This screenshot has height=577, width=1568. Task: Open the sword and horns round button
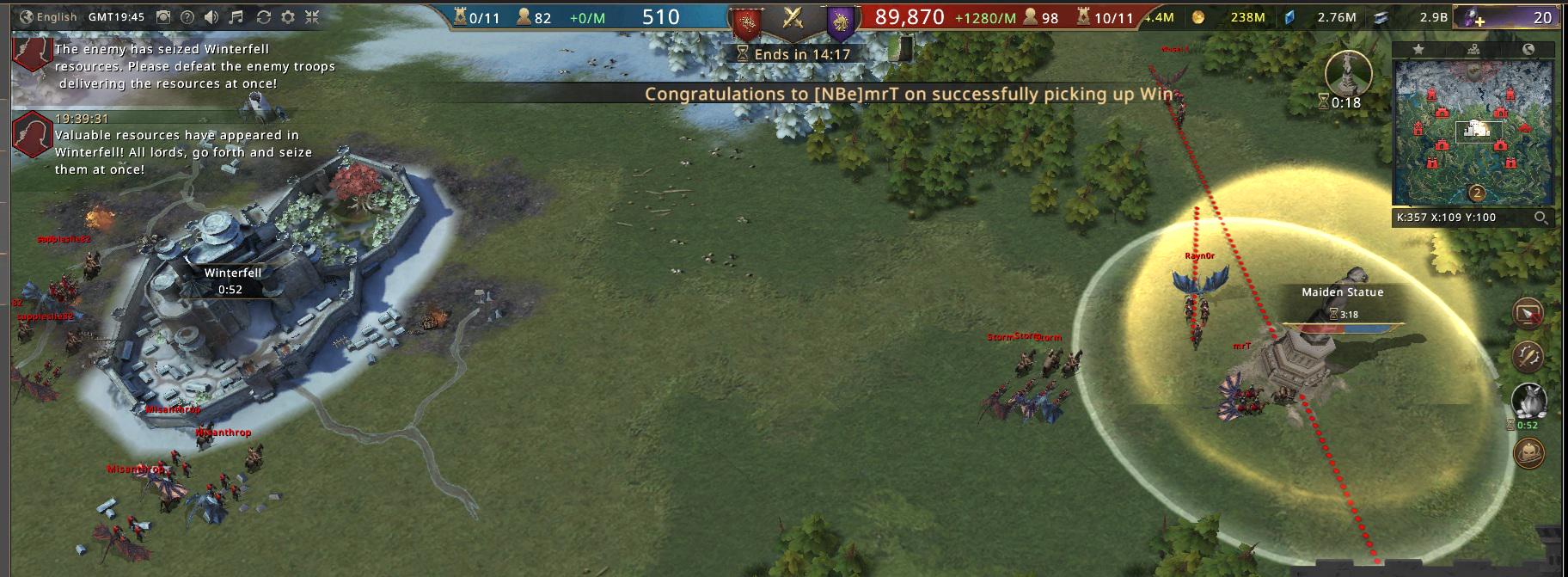click(1528, 354)
